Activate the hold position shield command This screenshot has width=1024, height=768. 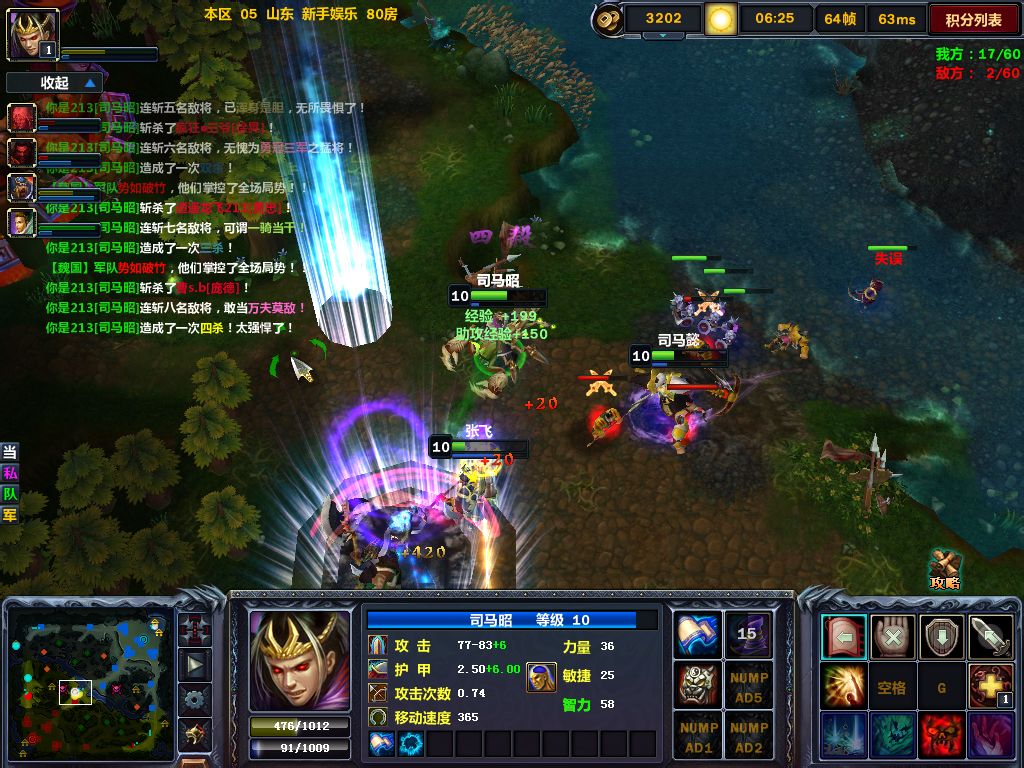click(x=941, y=636)
